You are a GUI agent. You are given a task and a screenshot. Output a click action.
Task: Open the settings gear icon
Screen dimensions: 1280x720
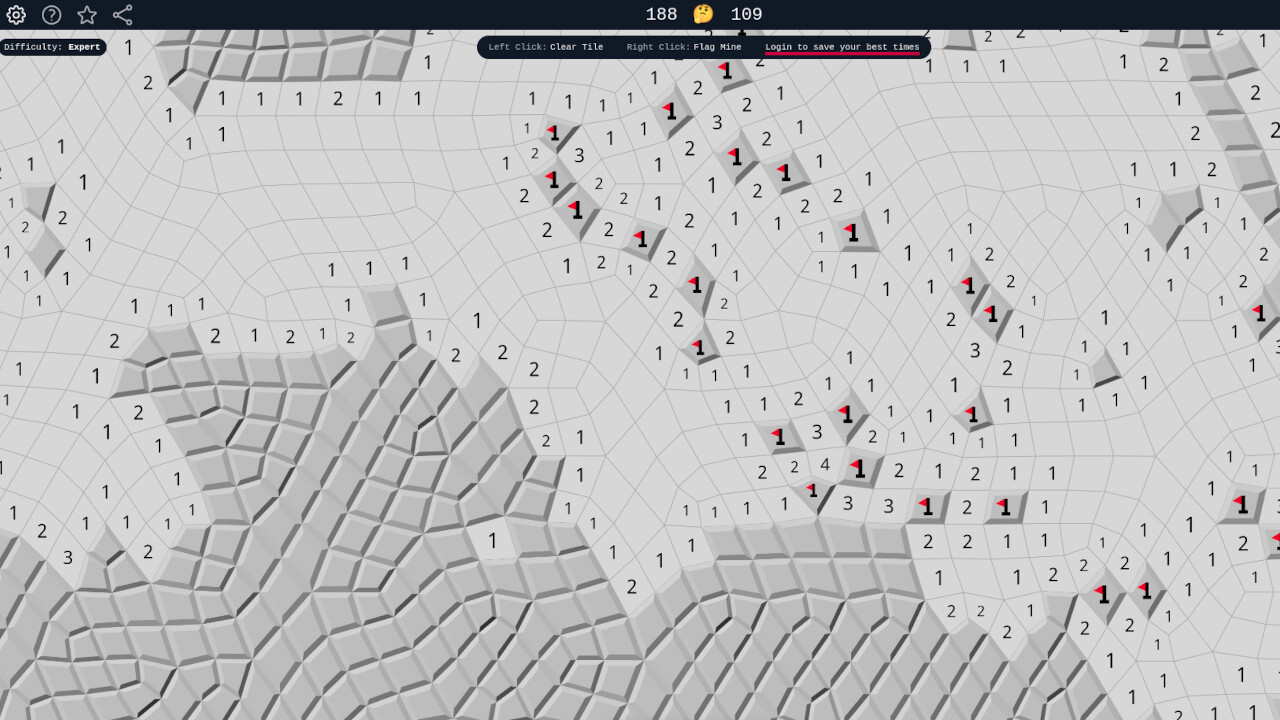click(x=15, y=15)
